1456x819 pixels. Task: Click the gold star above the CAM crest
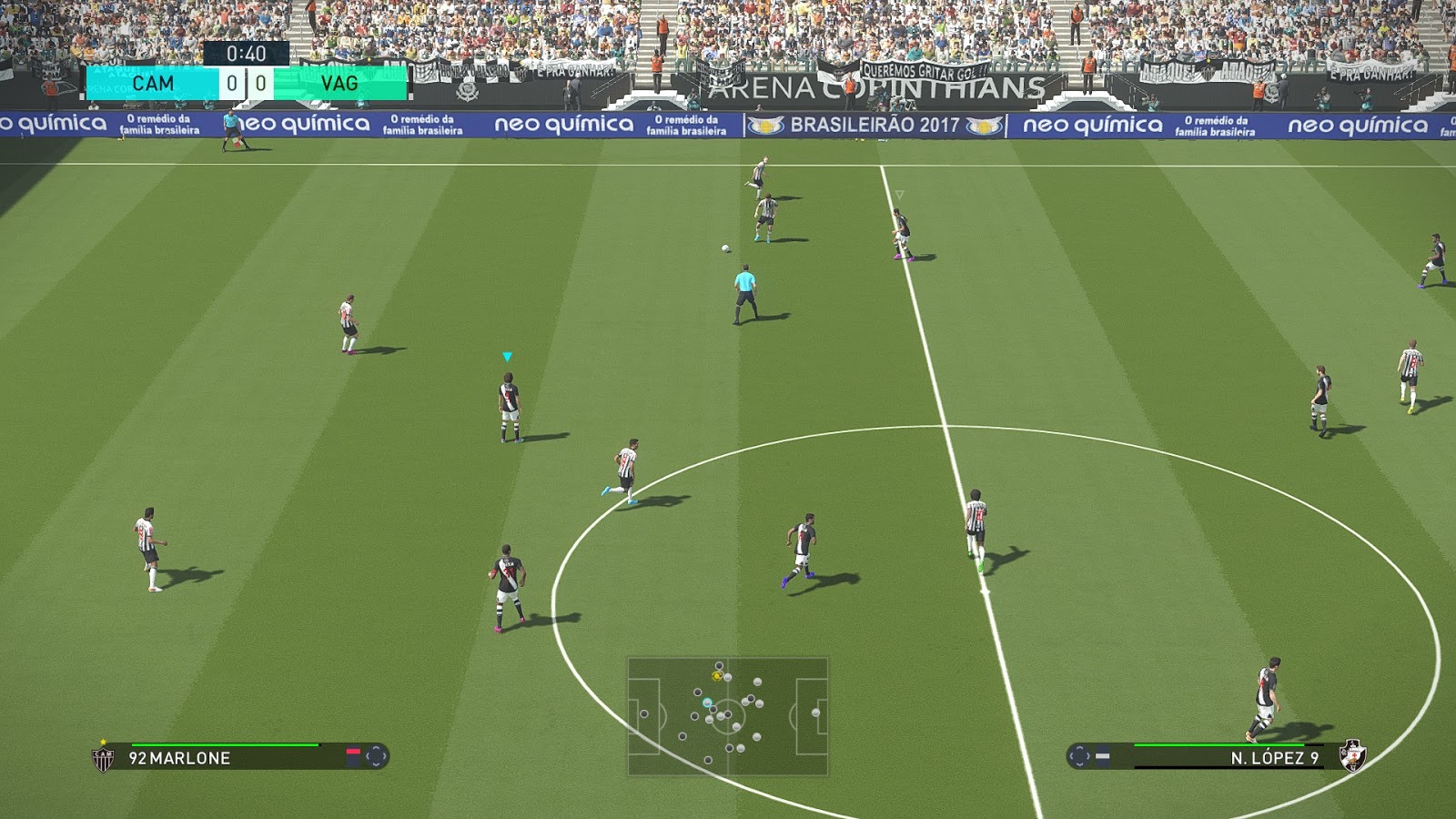(x=102, y=742)
